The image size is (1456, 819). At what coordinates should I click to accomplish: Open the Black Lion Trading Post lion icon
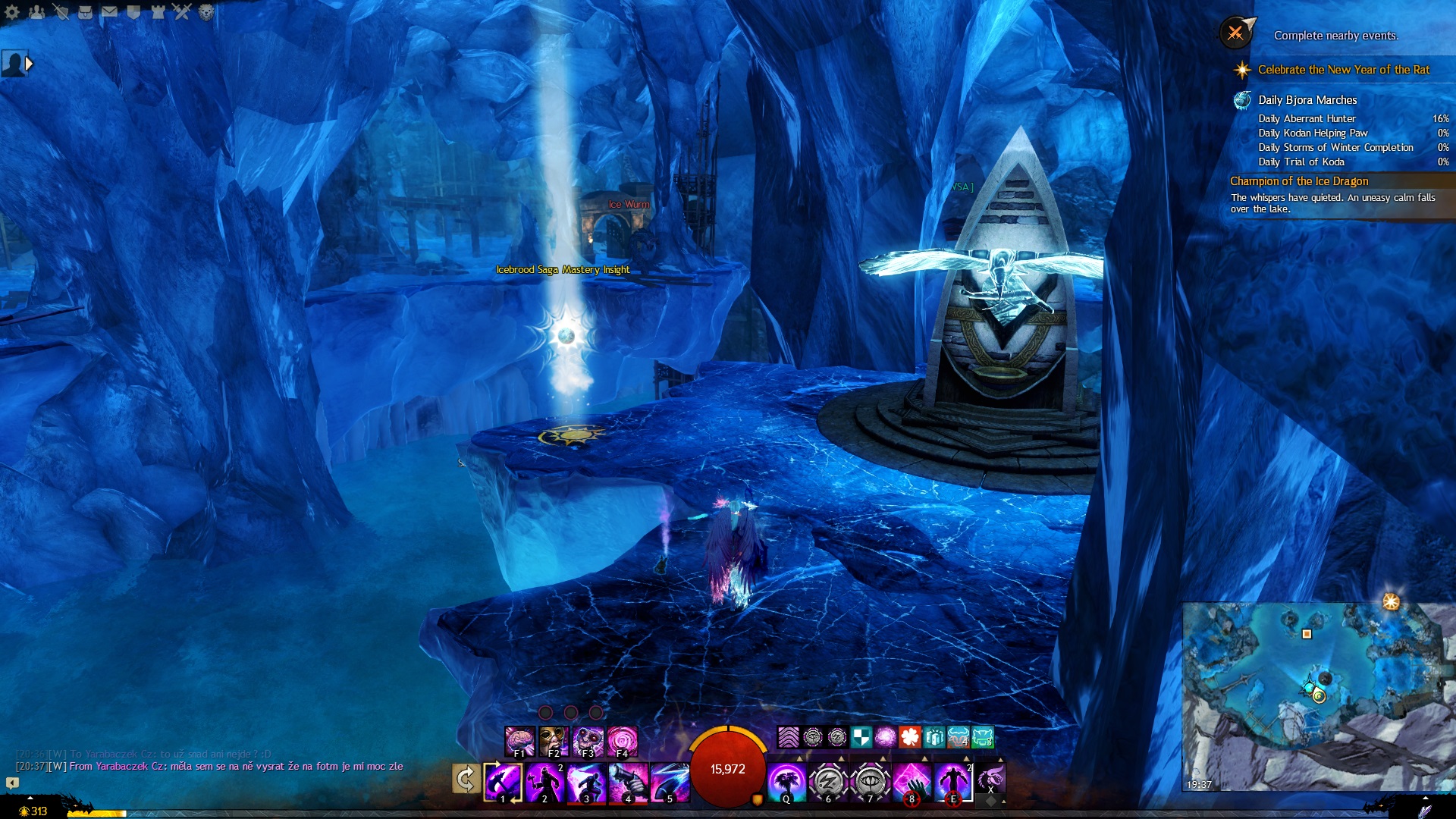206,12
